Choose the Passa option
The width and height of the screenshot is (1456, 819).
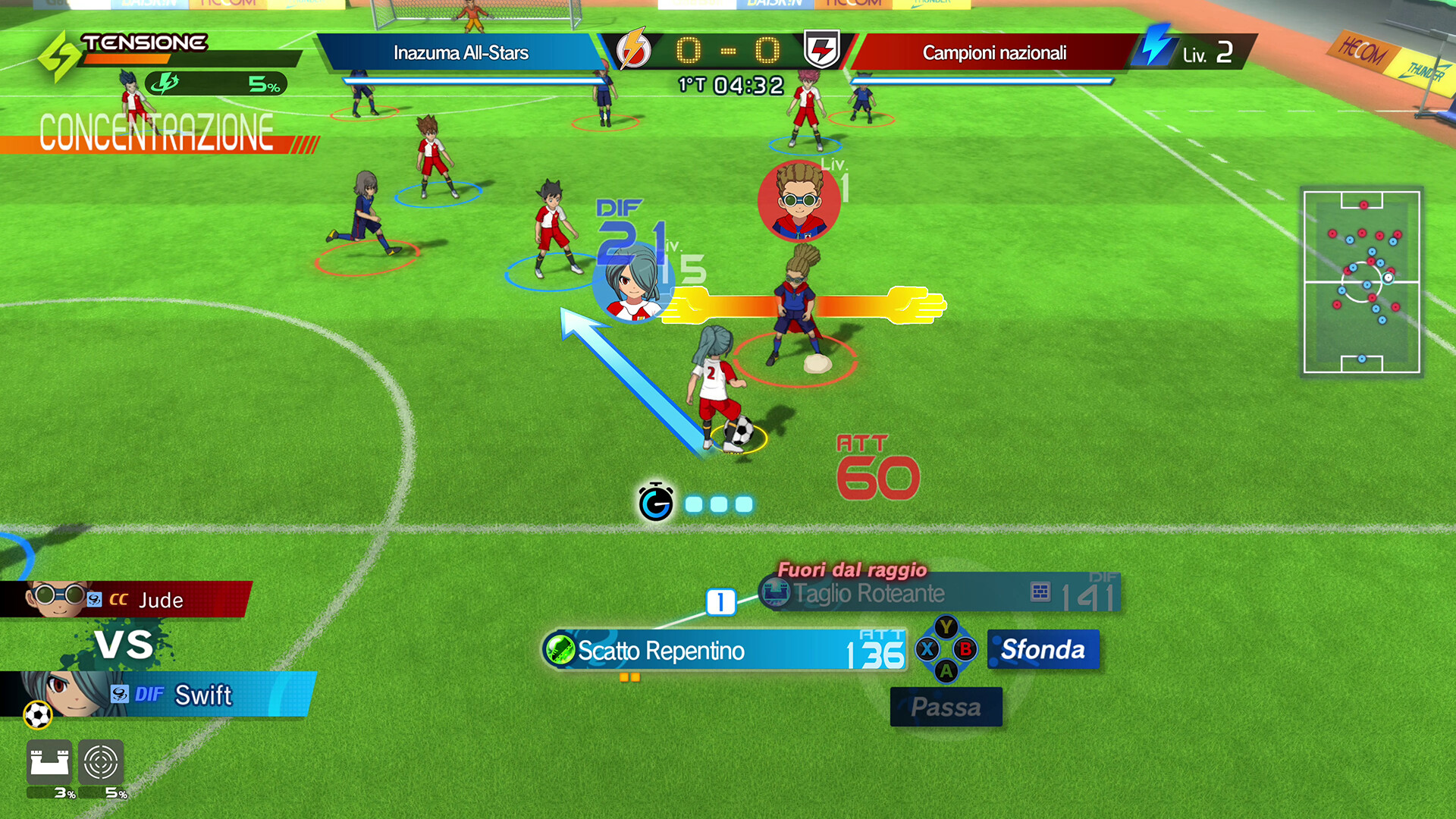click(x=946, y=707)
